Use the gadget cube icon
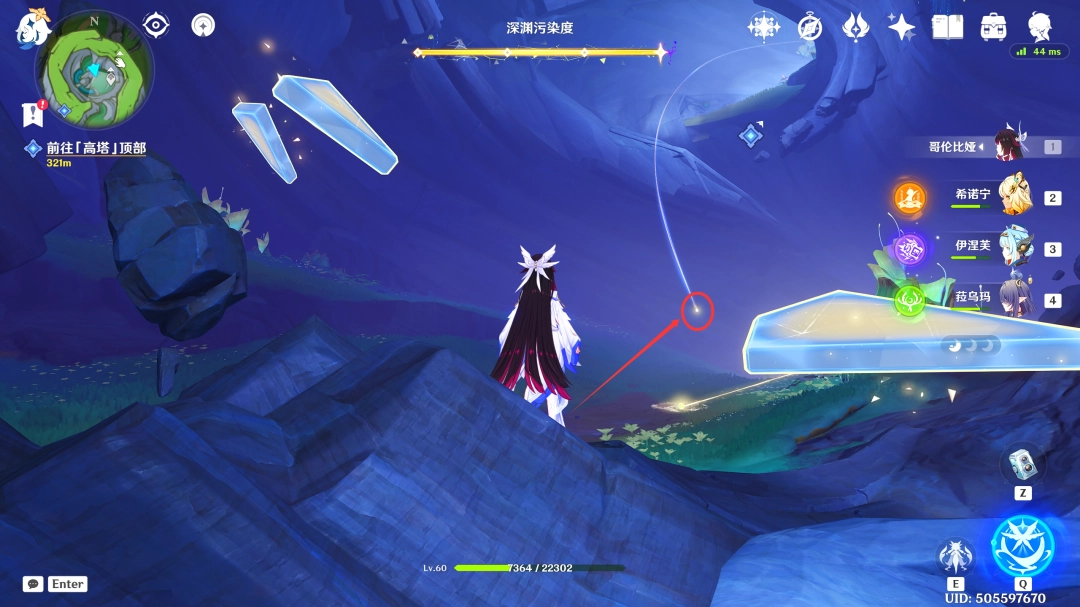Screen dimensions: 1080x607 (x=1022, y=463)
